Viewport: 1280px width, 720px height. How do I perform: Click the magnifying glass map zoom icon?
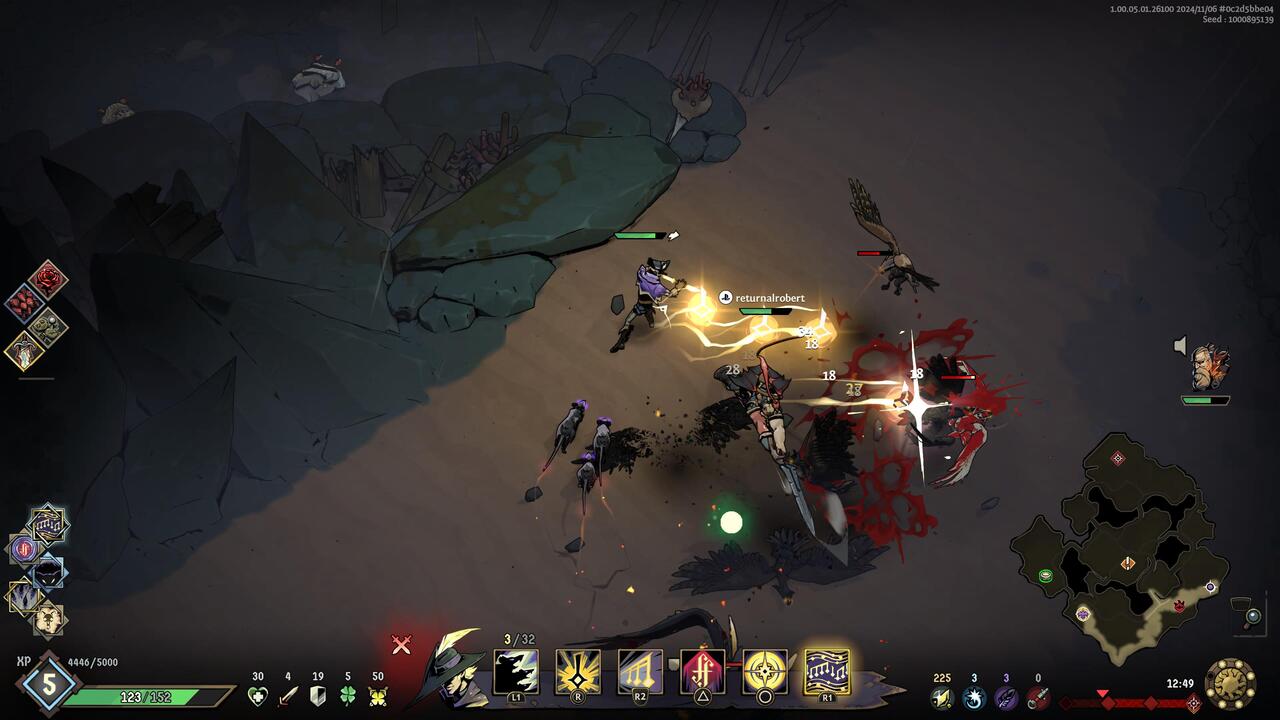click(1252, 617)
